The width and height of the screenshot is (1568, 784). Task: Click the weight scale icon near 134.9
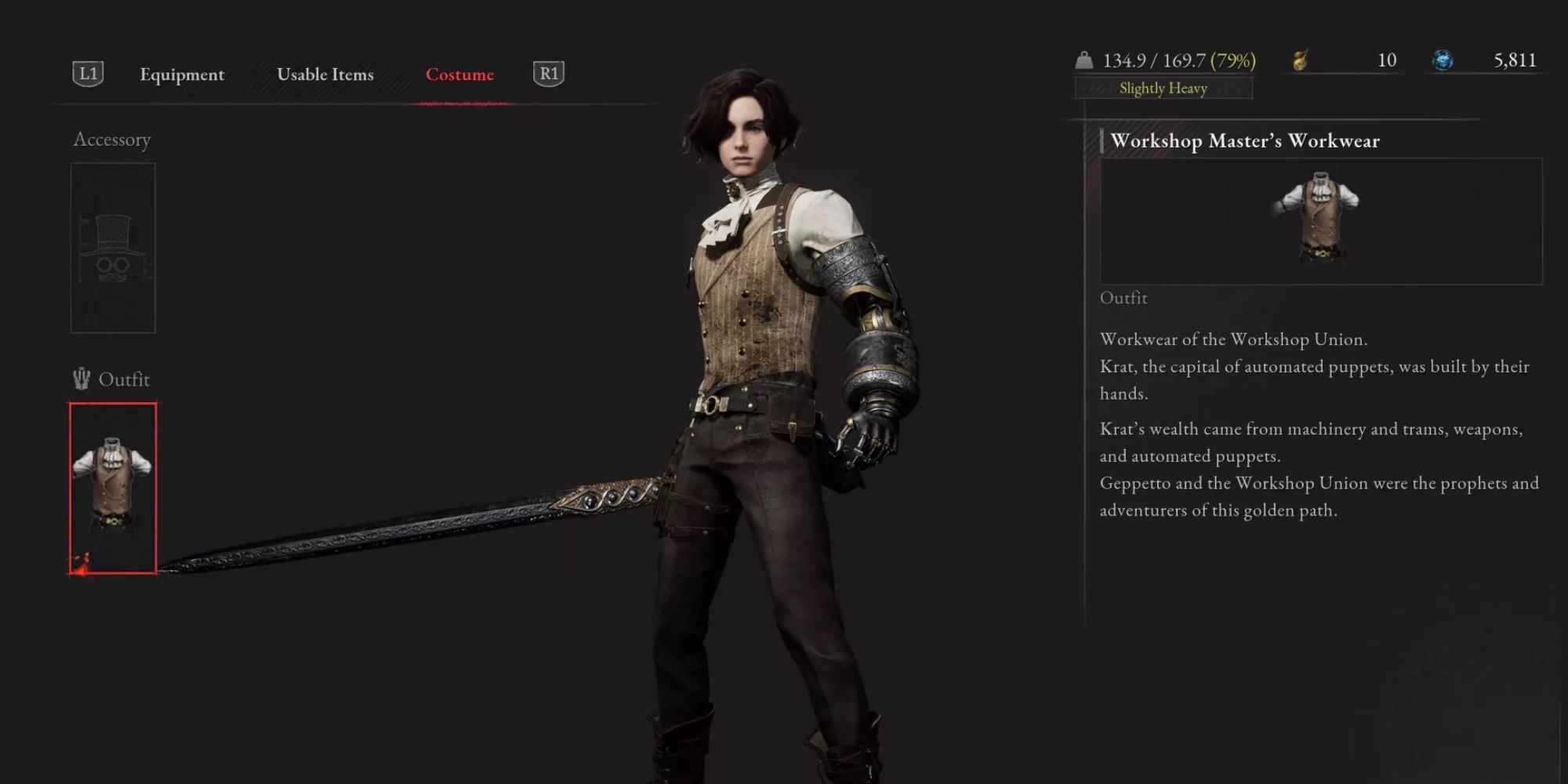click(1084, 59)
